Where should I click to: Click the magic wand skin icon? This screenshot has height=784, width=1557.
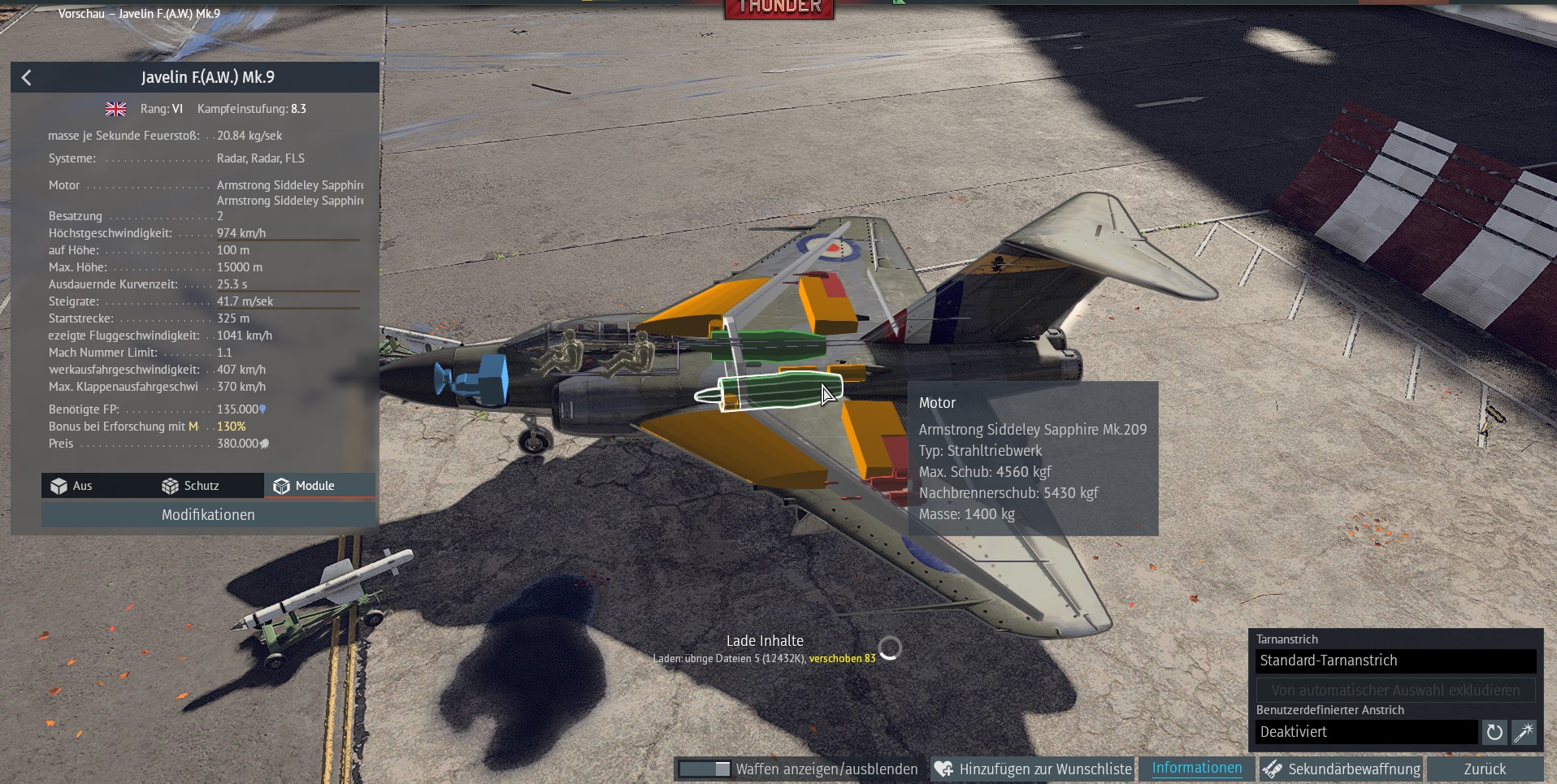pos(1524,732)
